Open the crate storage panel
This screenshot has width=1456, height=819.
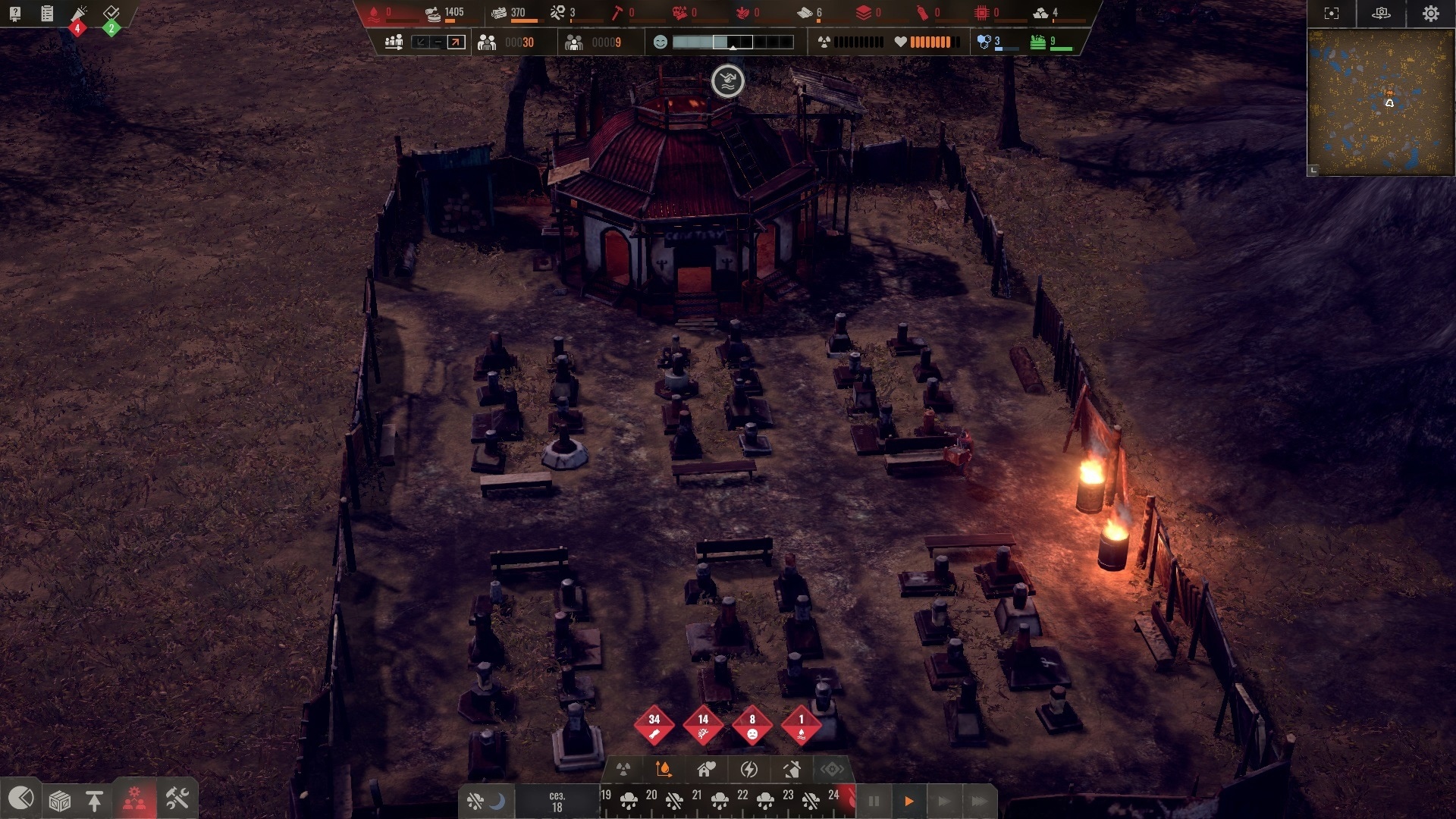[x=59, y=800]
